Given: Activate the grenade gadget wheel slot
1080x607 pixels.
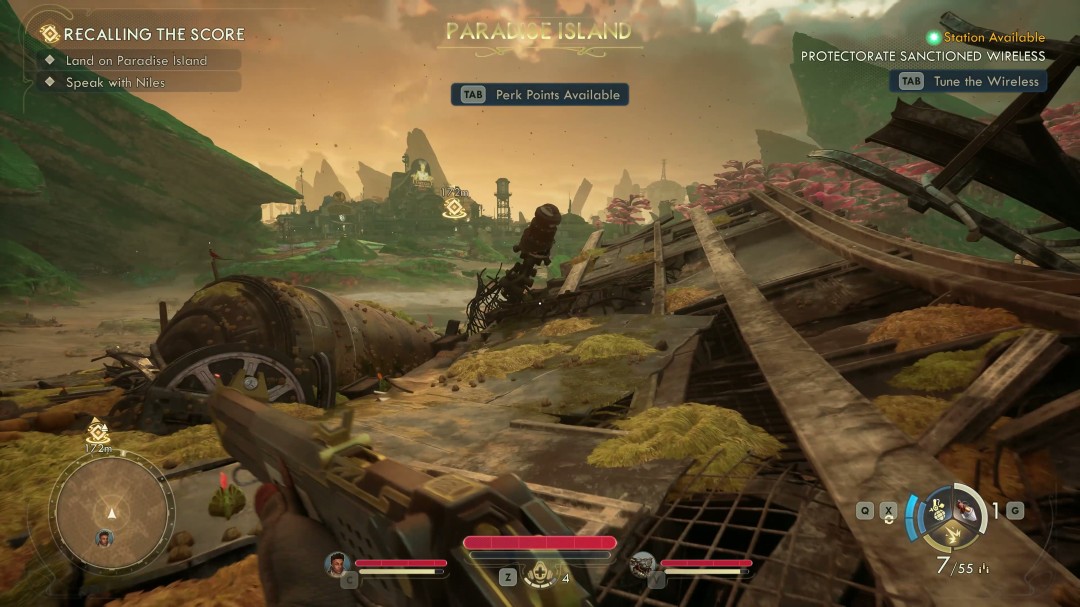Looking at the screenshot, I should point(936,509).
